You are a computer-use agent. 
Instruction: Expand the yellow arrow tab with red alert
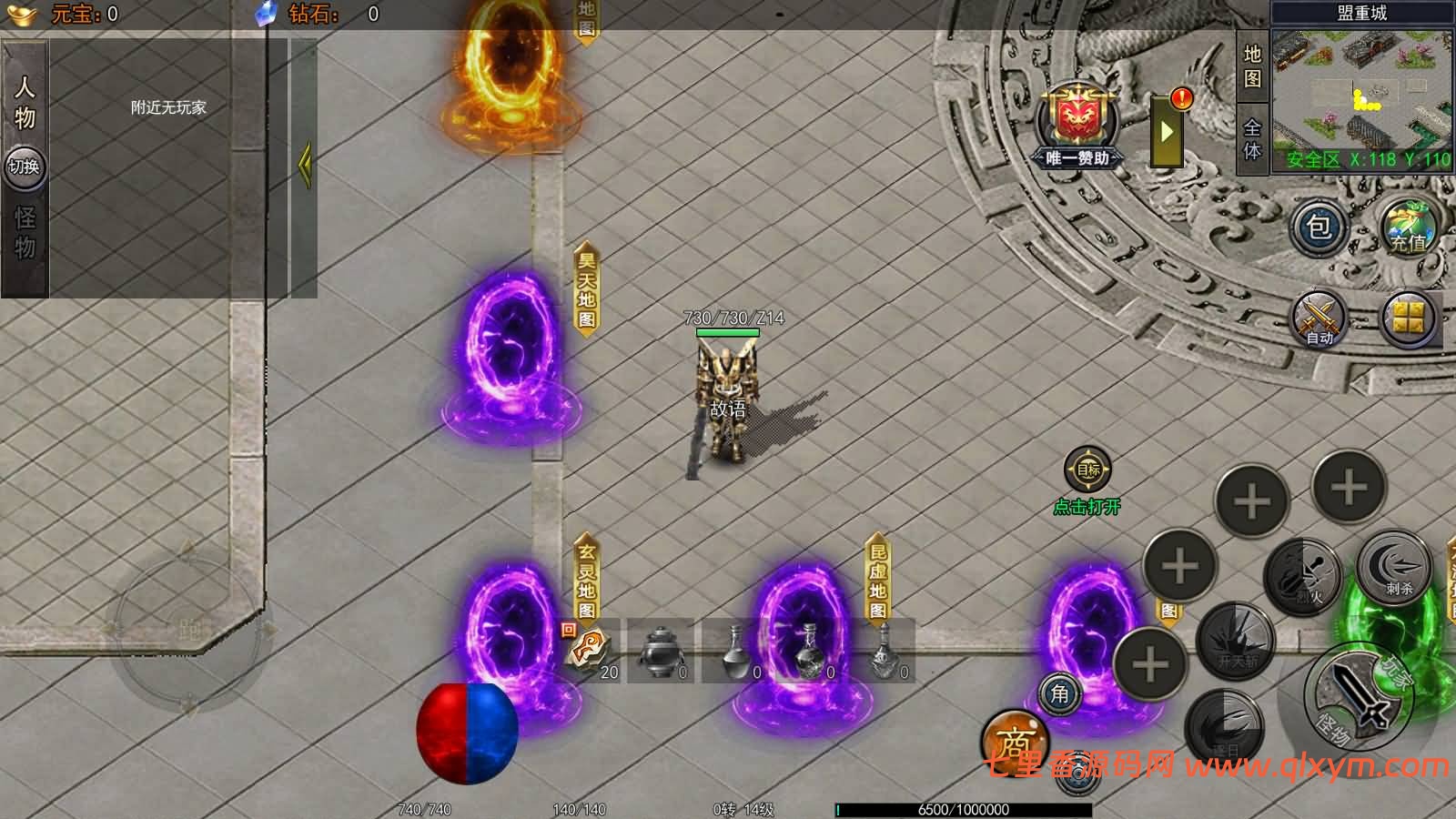tap(1168, 131)
